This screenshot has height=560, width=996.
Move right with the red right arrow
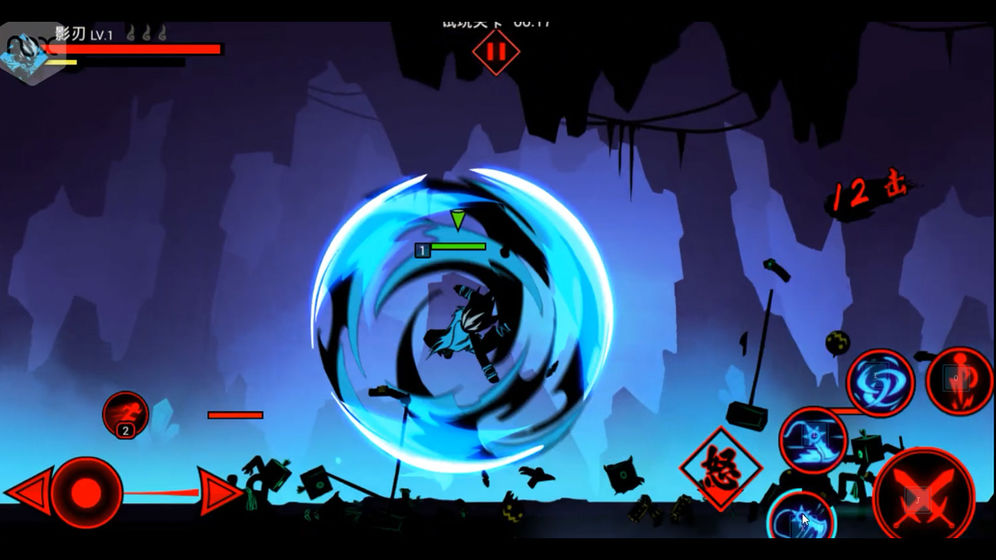(219, 492)
